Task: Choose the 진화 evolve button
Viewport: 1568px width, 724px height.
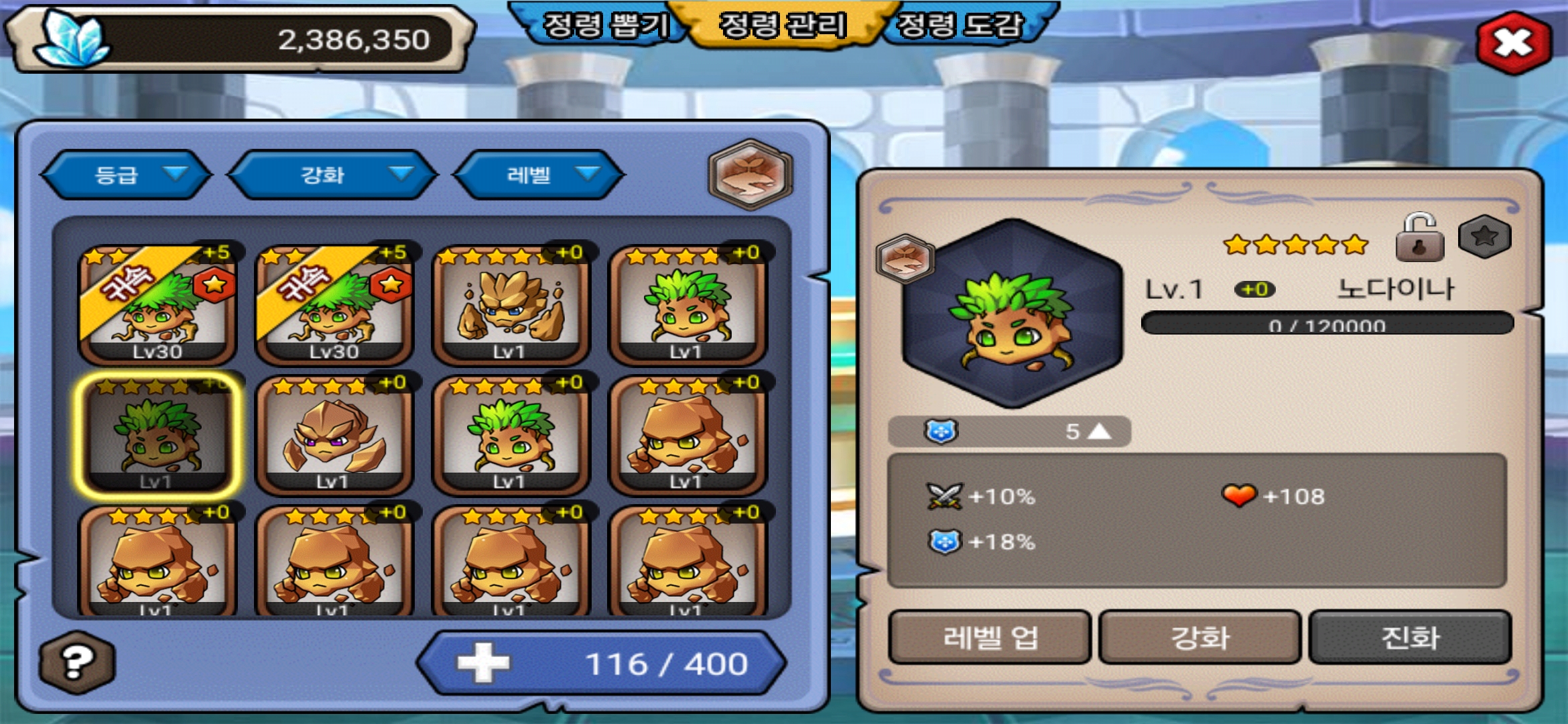Action: (1410, 637)
